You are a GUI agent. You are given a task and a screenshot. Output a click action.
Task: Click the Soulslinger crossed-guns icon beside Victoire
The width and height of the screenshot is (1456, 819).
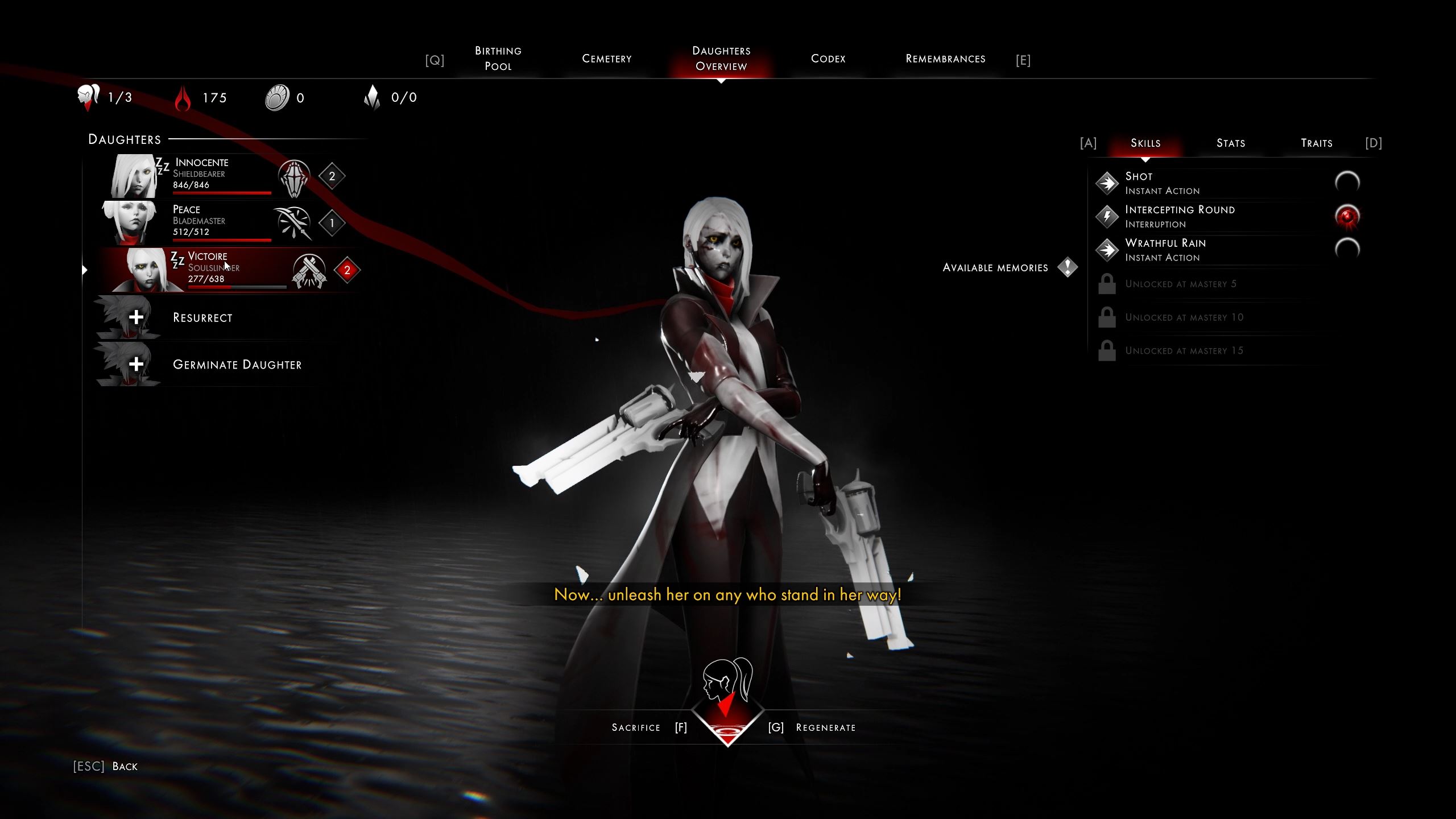310,268
